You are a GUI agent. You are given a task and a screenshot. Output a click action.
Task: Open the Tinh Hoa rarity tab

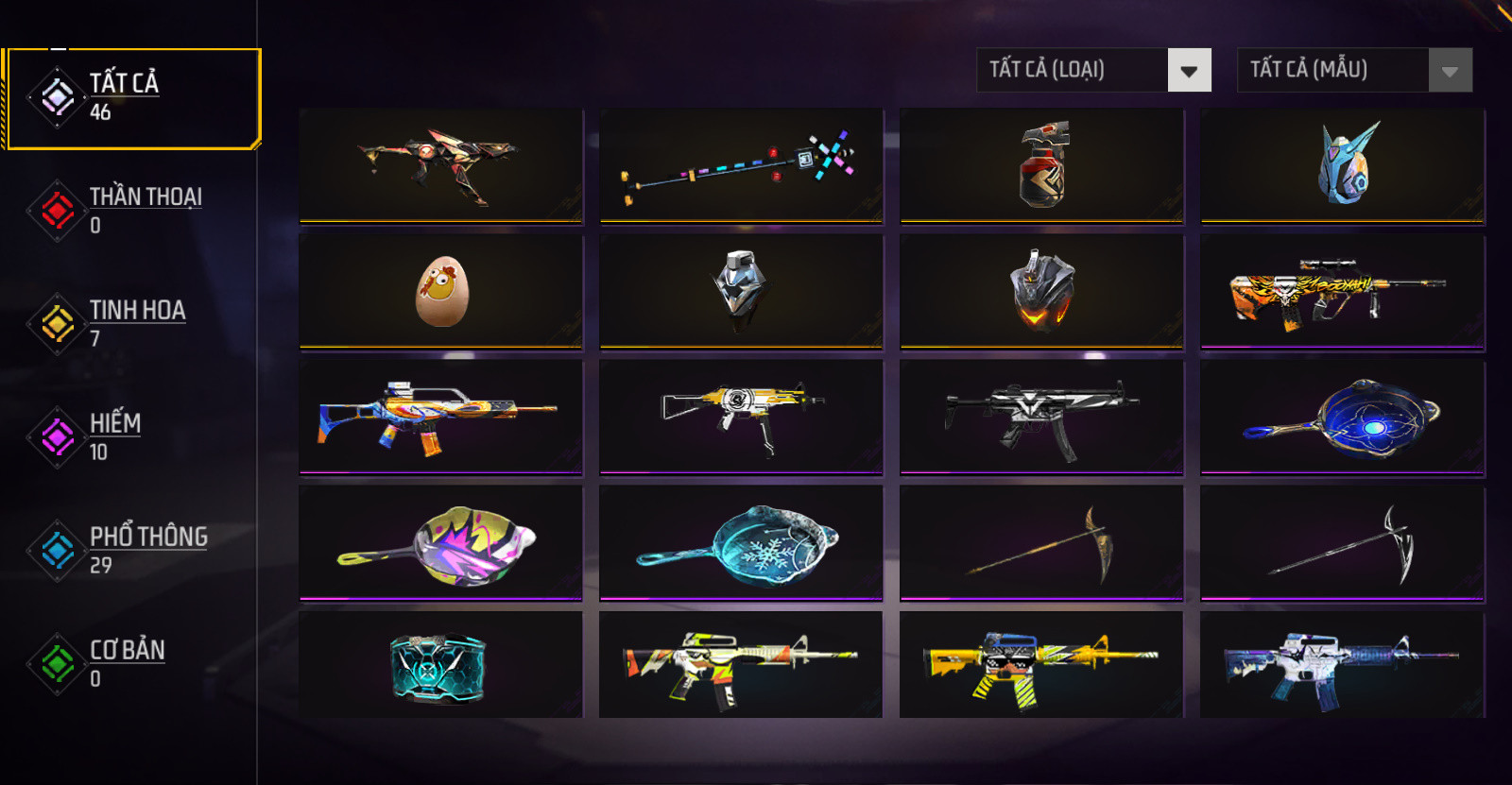(130, 323)
